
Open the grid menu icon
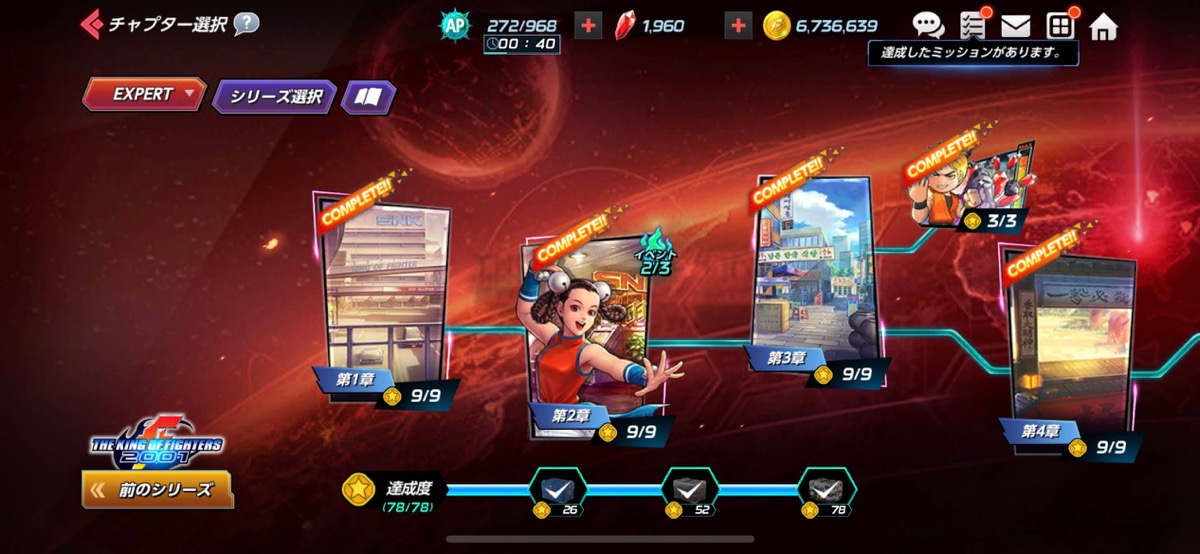point(1059,26)
